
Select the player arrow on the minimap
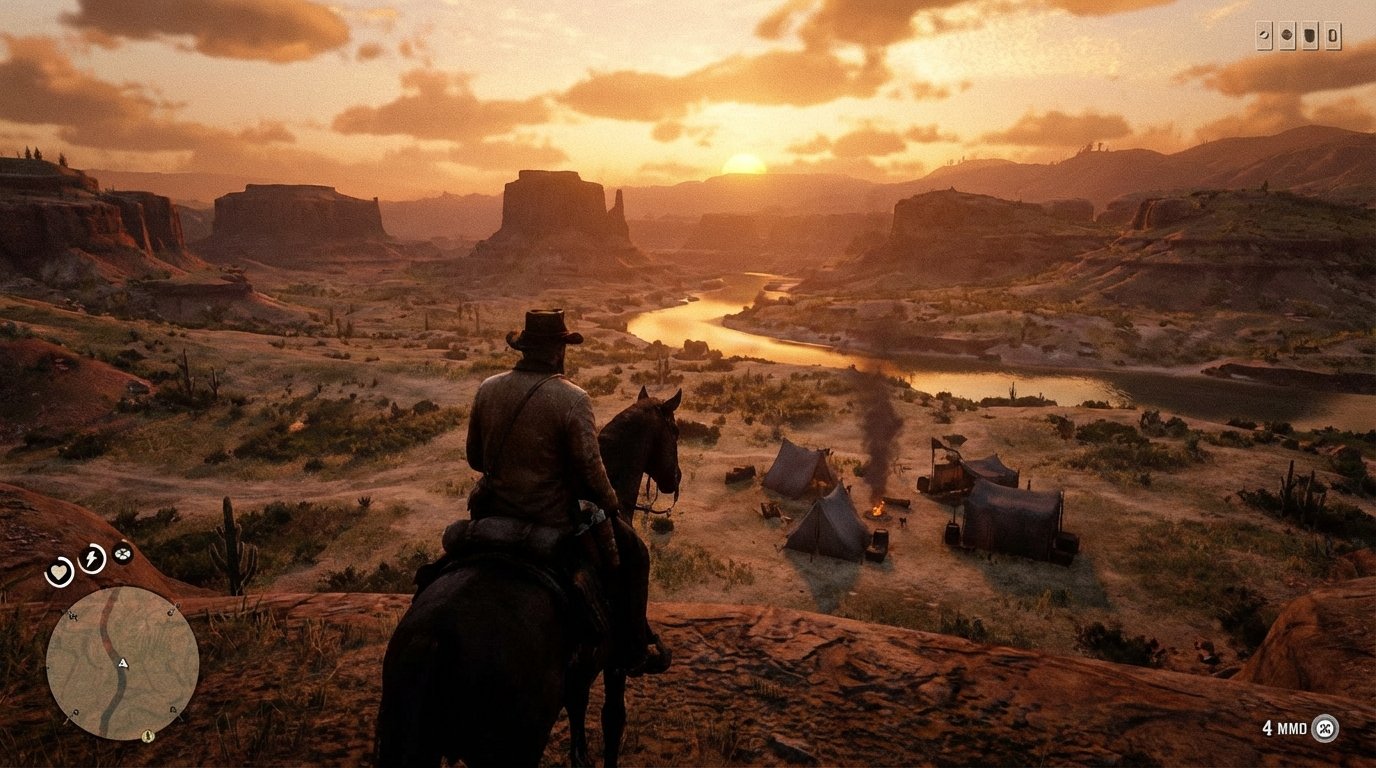coord(123,663)
